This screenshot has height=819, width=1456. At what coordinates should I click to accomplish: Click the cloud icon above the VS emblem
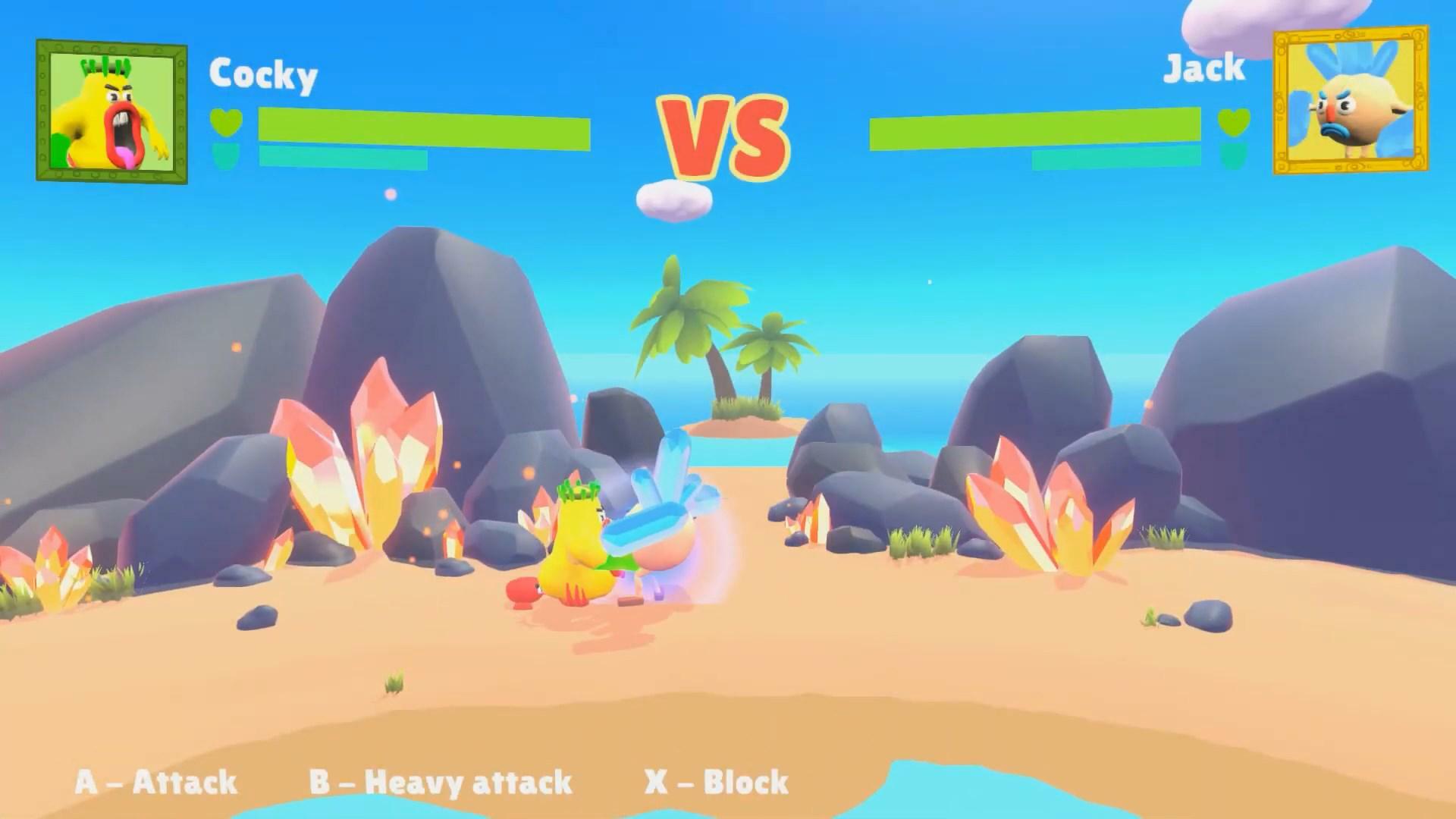(673, 199)
